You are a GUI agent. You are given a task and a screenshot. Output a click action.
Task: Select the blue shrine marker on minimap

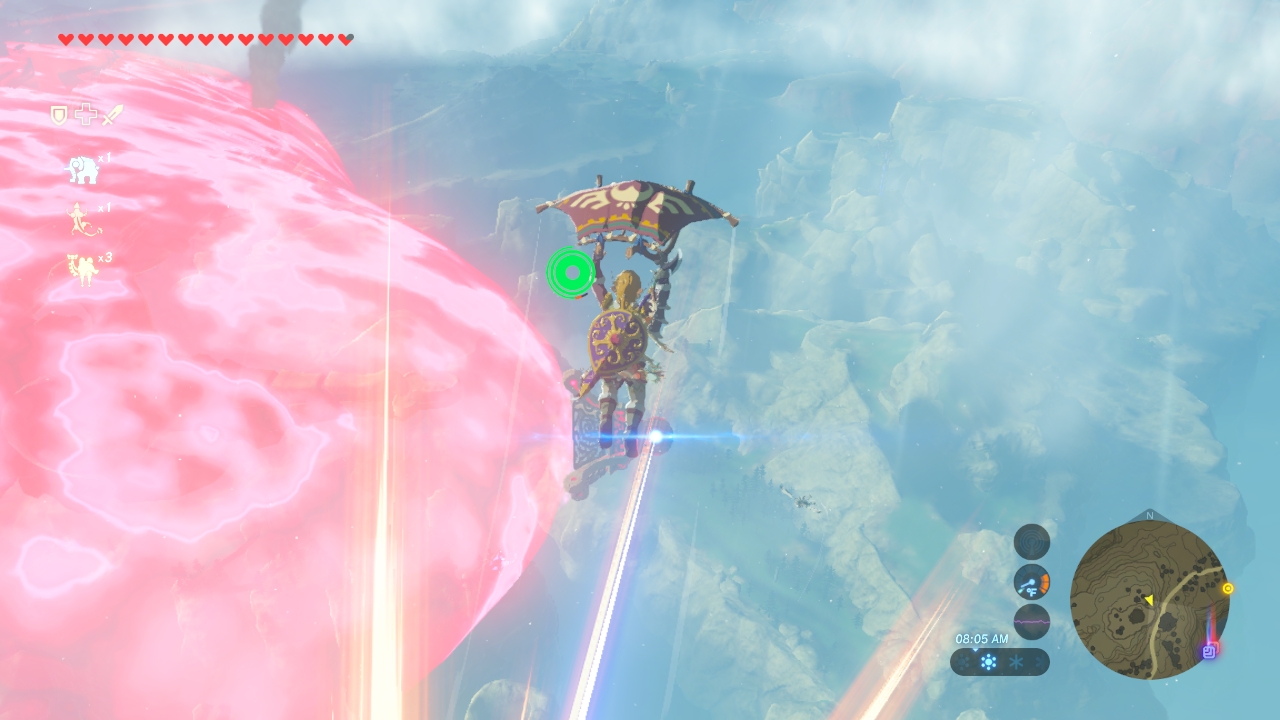(x=1209, y=652)
